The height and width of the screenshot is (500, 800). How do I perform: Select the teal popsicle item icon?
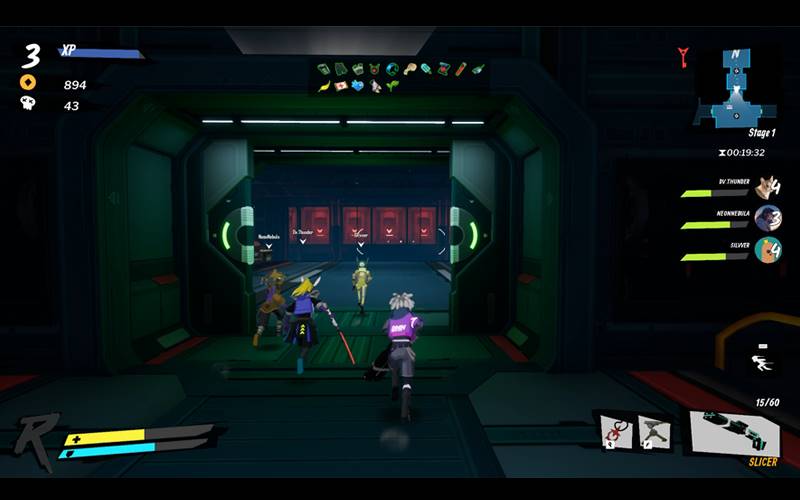(x=427, y=69)
